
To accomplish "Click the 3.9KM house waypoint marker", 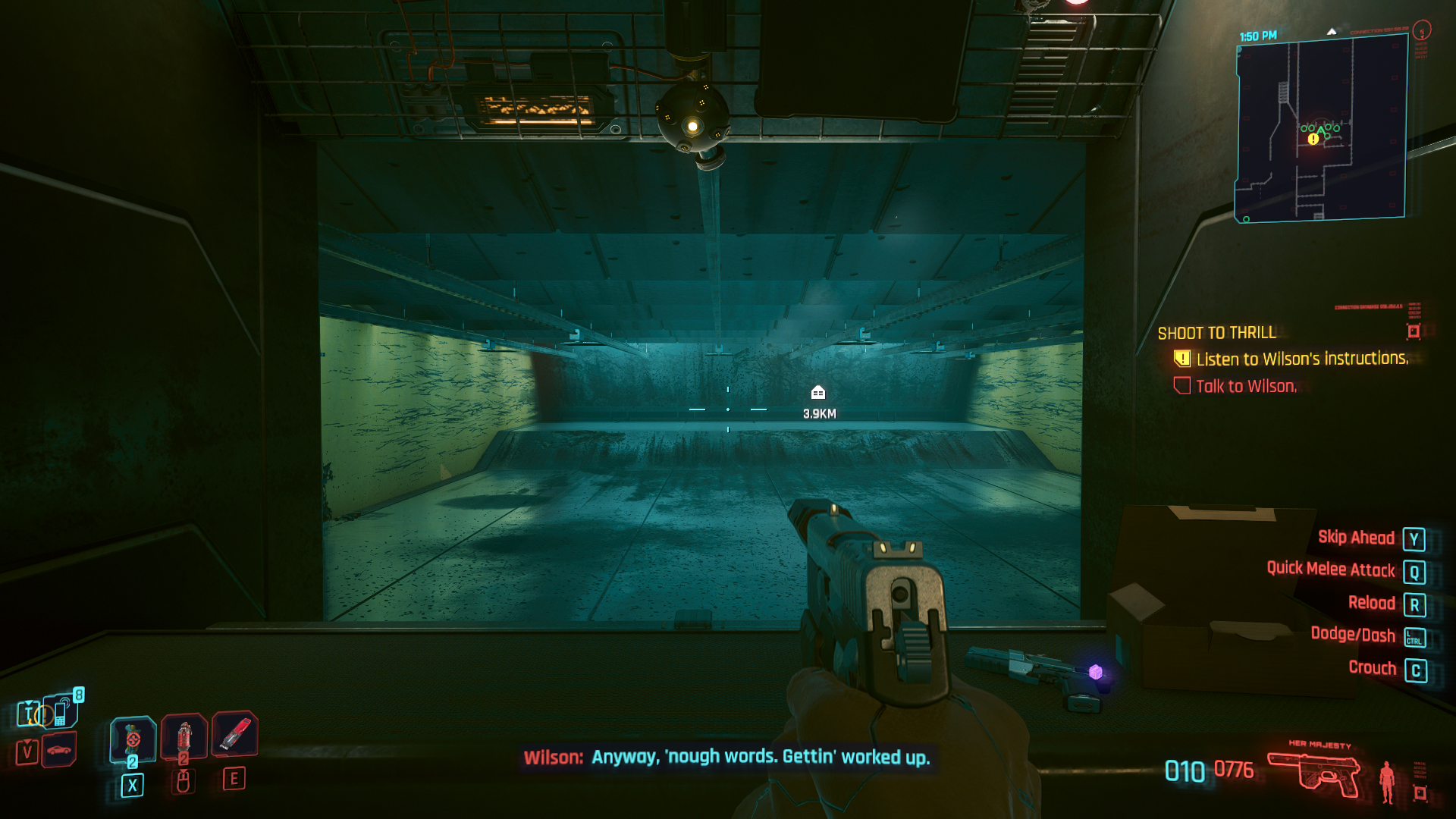I will (817, 393).
